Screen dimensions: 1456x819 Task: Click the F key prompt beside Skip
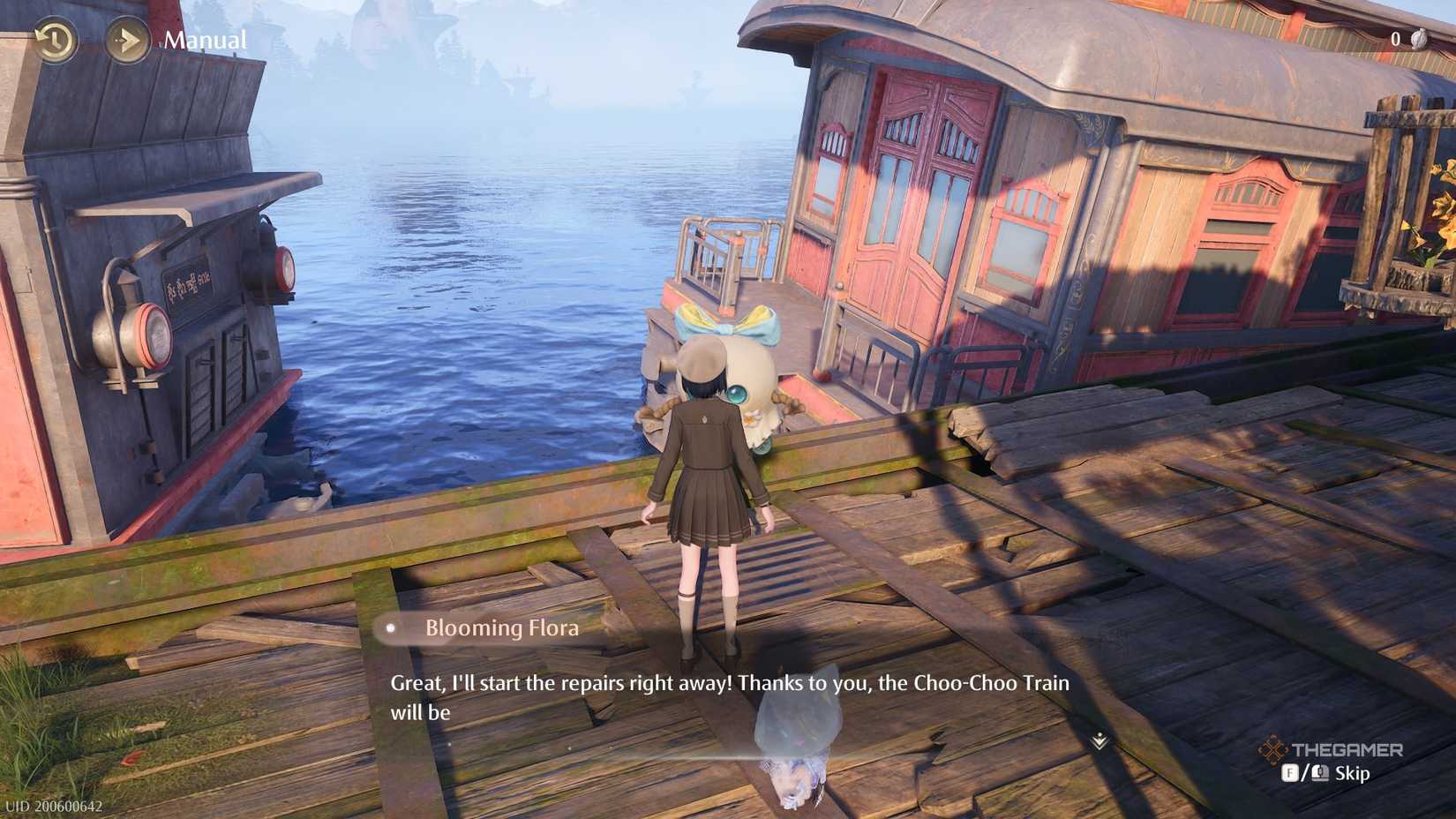click(1290, 773)
